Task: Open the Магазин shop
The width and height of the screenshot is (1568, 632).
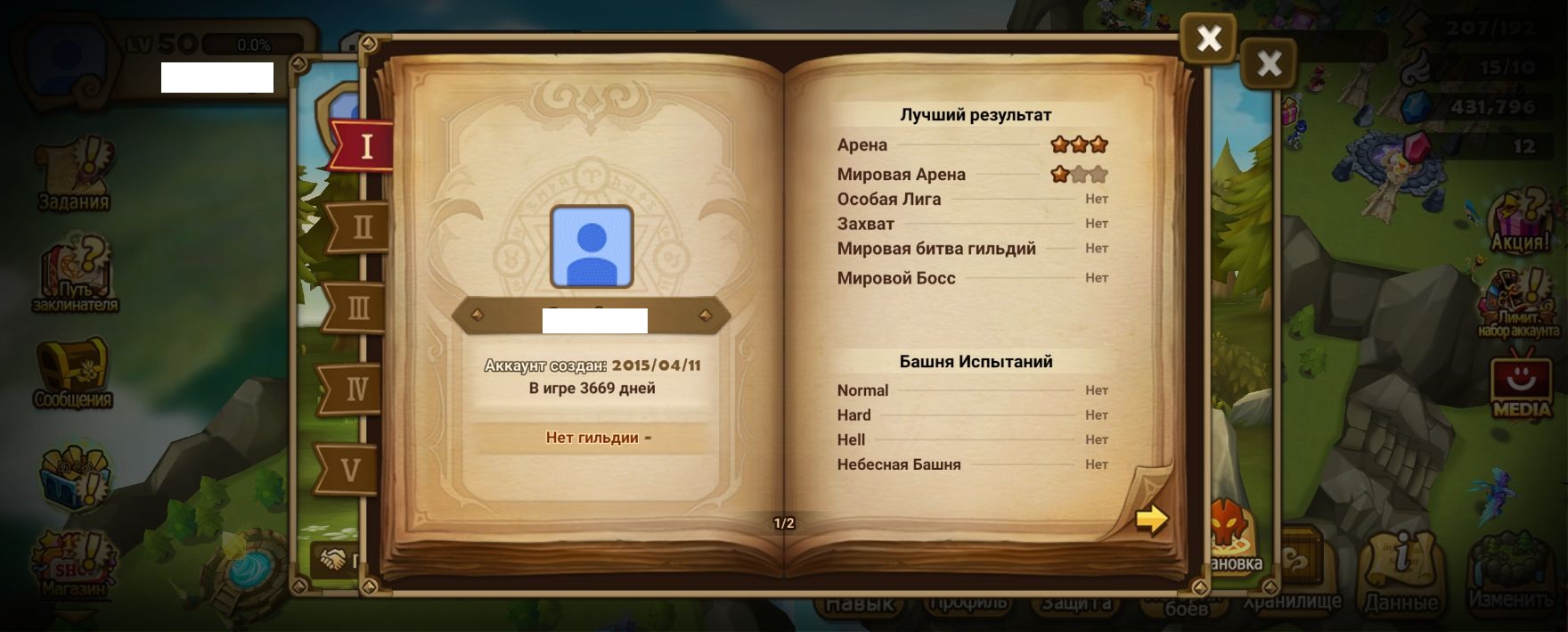Action: pyautogui.click(x=75, y=560)
